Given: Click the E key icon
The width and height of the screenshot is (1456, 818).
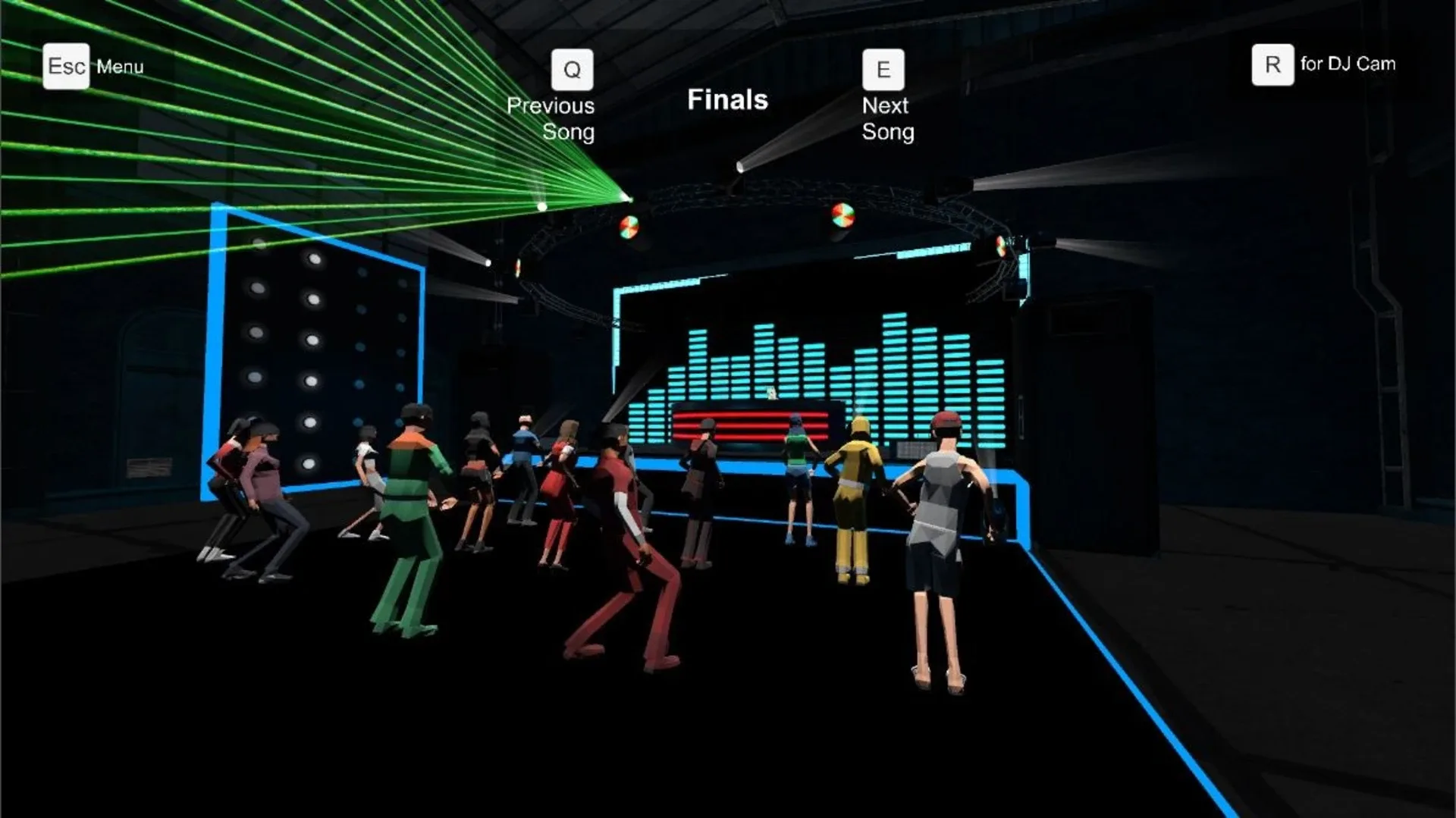Looking at the screenshot, I should tap(883, 70).
